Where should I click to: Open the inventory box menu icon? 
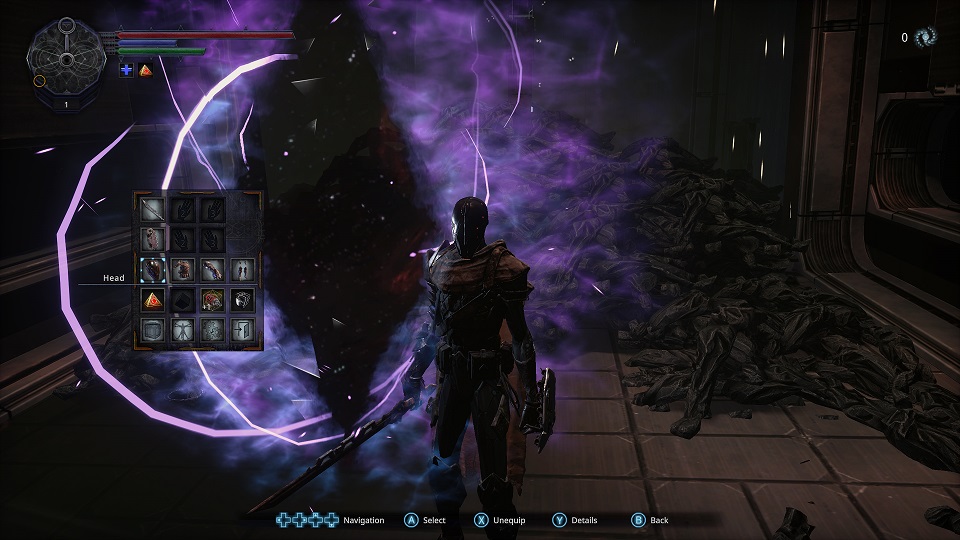[x=153, y=329]
